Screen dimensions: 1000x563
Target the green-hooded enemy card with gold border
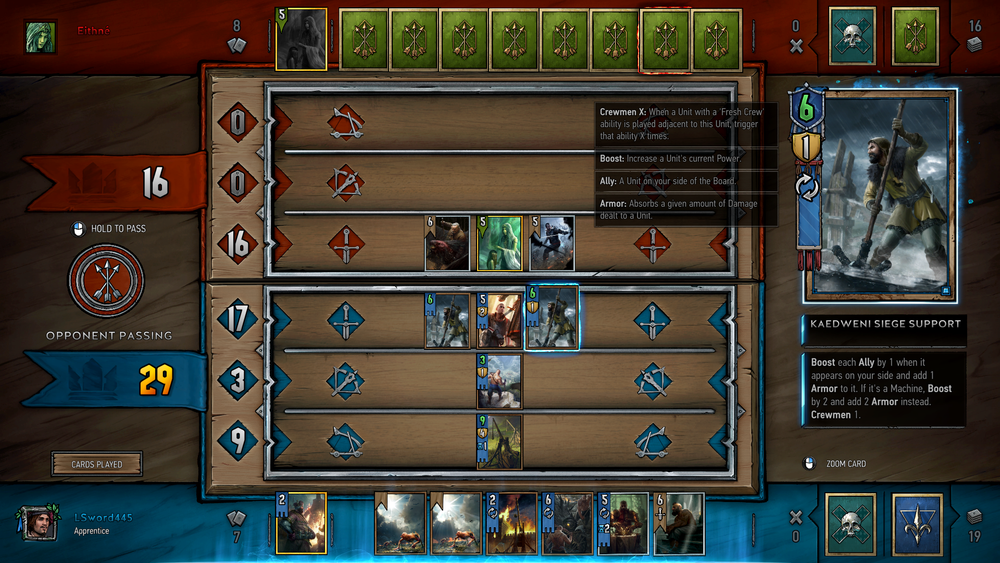pyautogui.click(x=499, y=244)
